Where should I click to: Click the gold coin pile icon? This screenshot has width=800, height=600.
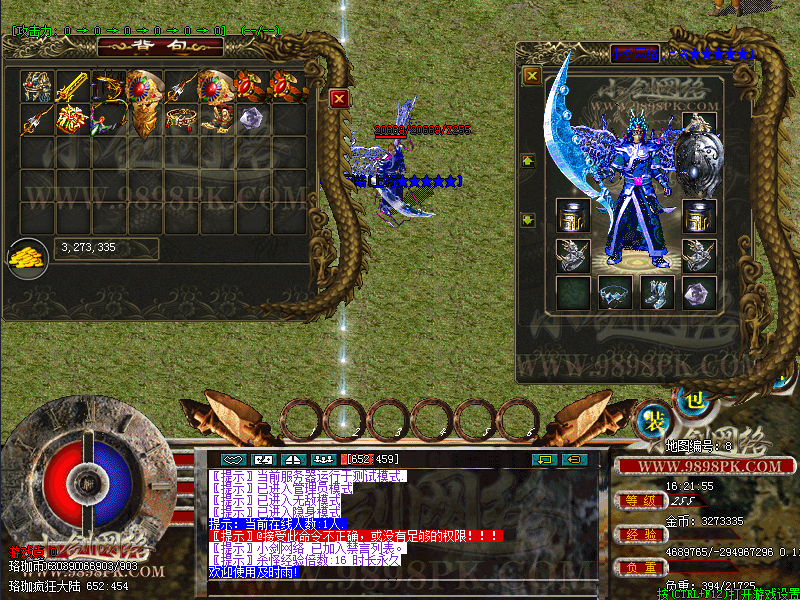pos(26,258)
